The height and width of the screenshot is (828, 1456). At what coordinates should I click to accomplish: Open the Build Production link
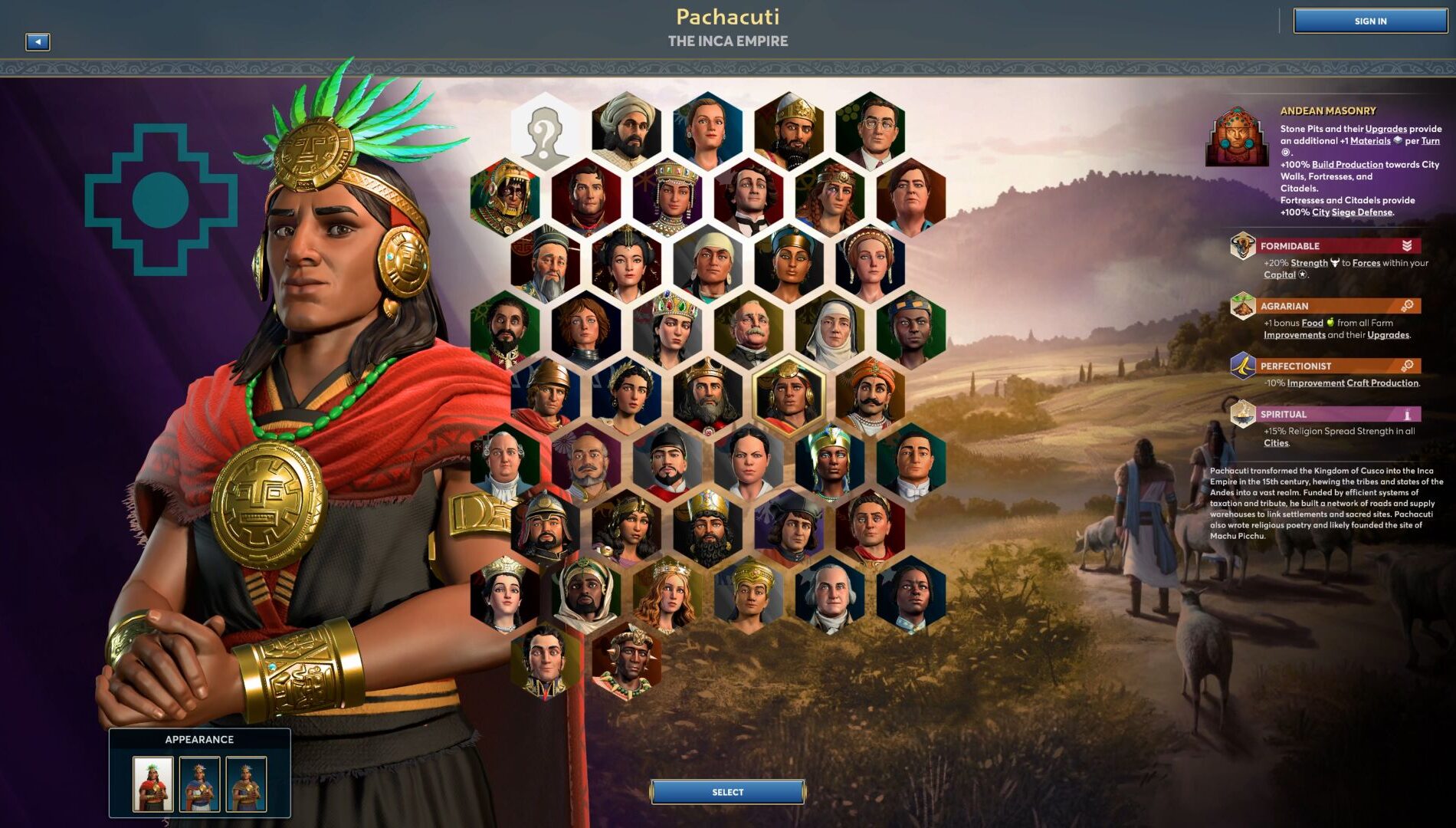(1347, 164)
